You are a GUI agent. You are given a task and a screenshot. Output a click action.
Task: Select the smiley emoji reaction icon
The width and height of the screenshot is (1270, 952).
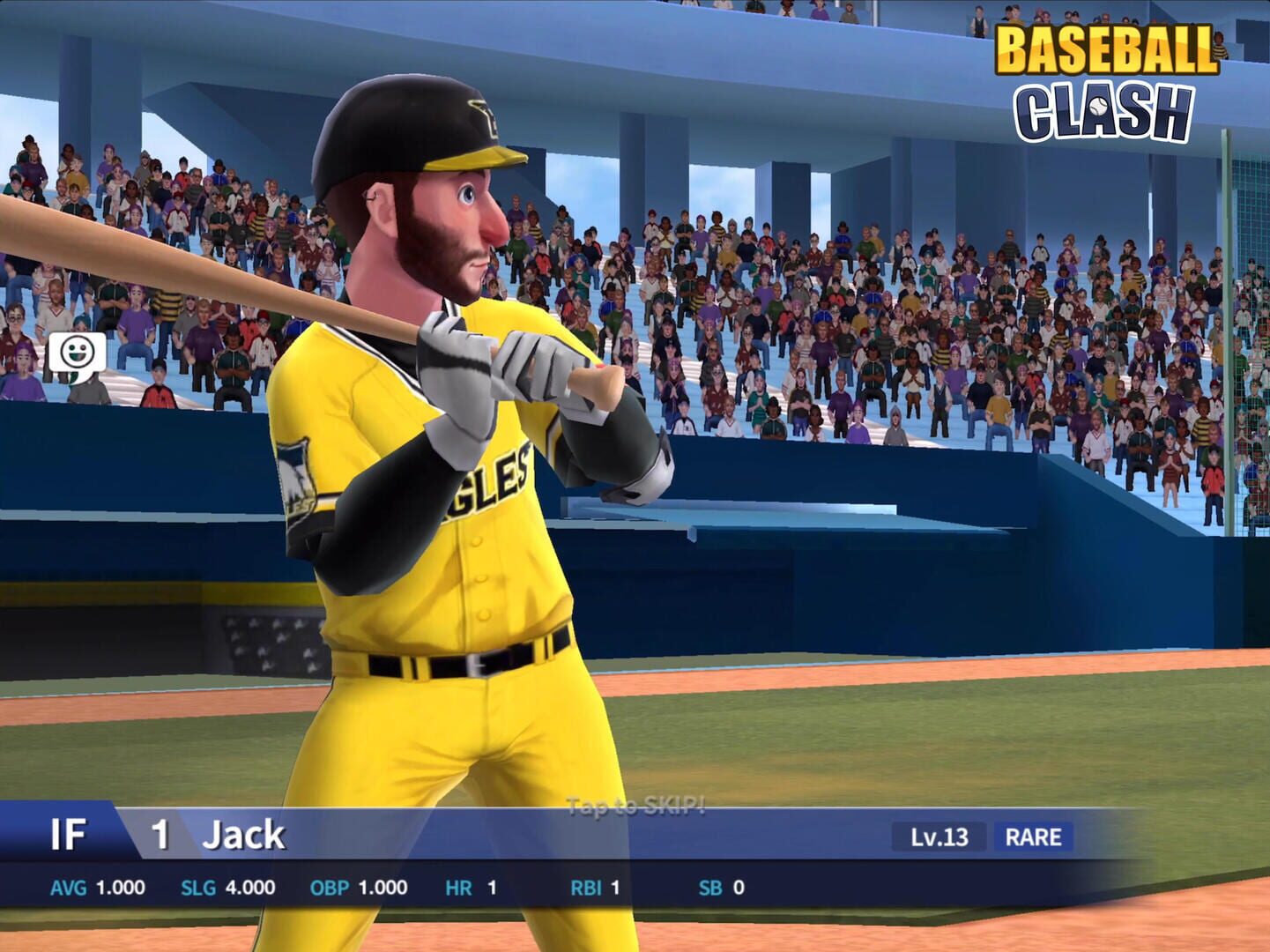(x=76, y=350)
